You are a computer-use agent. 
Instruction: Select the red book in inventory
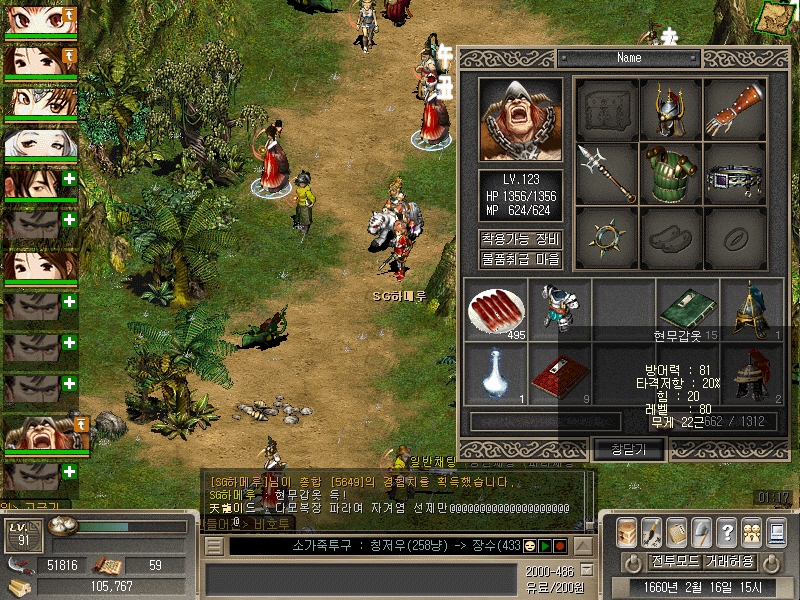coord(559,374)
